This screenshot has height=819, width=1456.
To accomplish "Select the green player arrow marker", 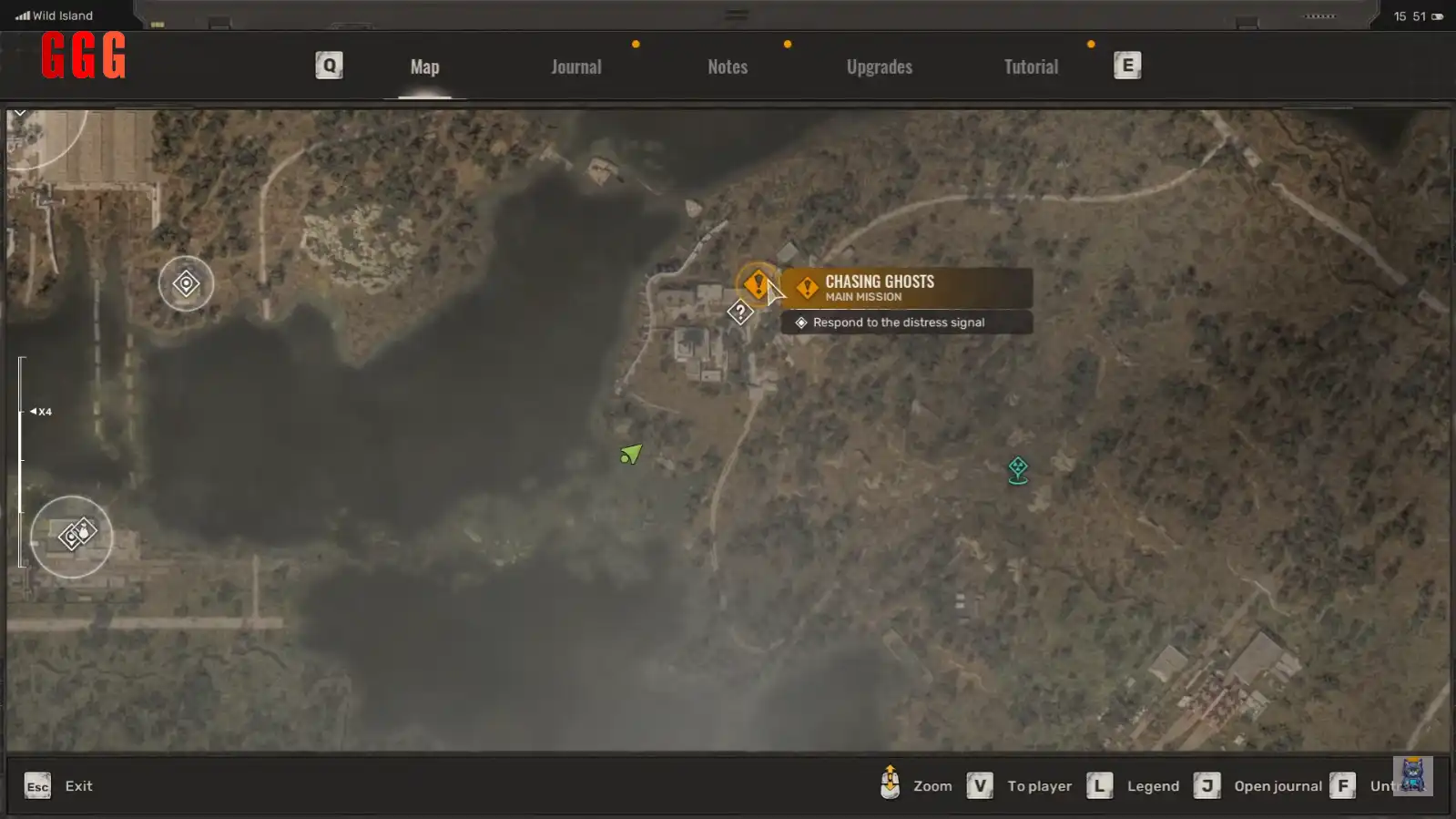I will [631, 454].
